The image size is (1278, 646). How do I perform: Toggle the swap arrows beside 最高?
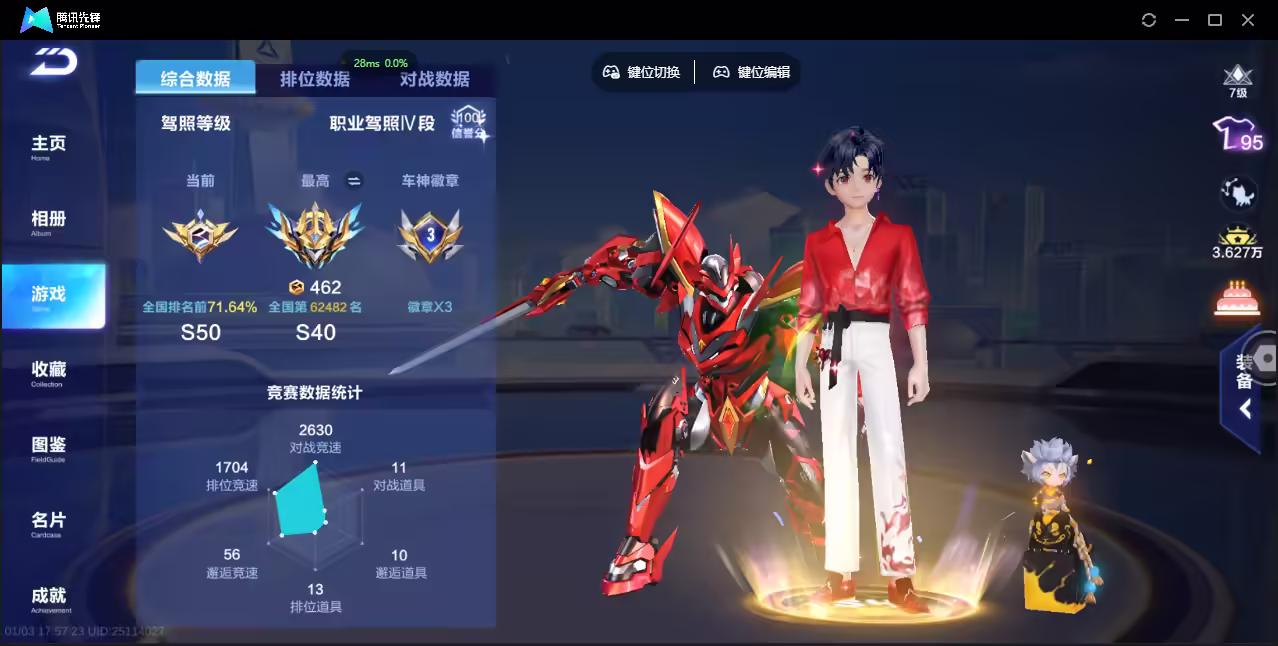click(x=353, y=181)
